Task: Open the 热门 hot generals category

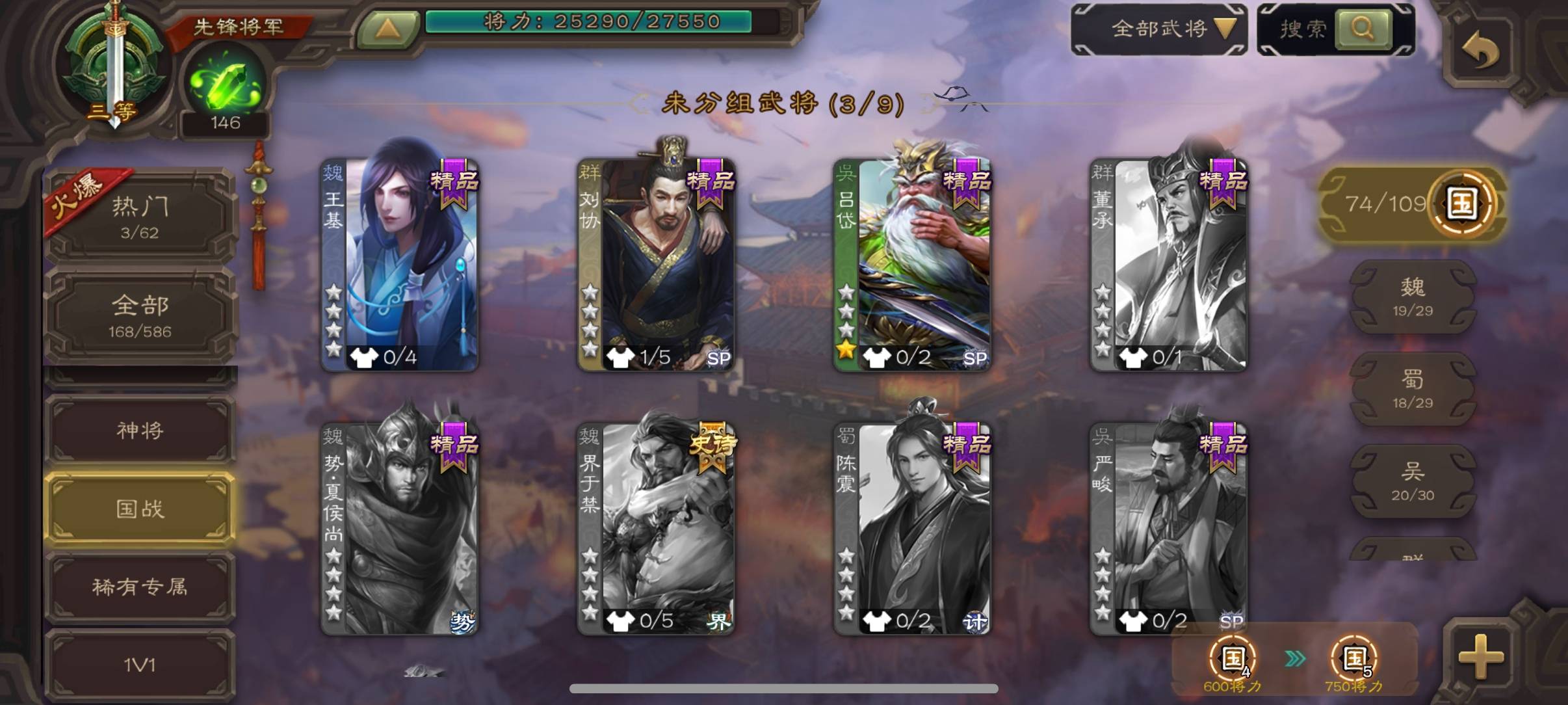Action: pyautogui.click(x=140, y=216)
